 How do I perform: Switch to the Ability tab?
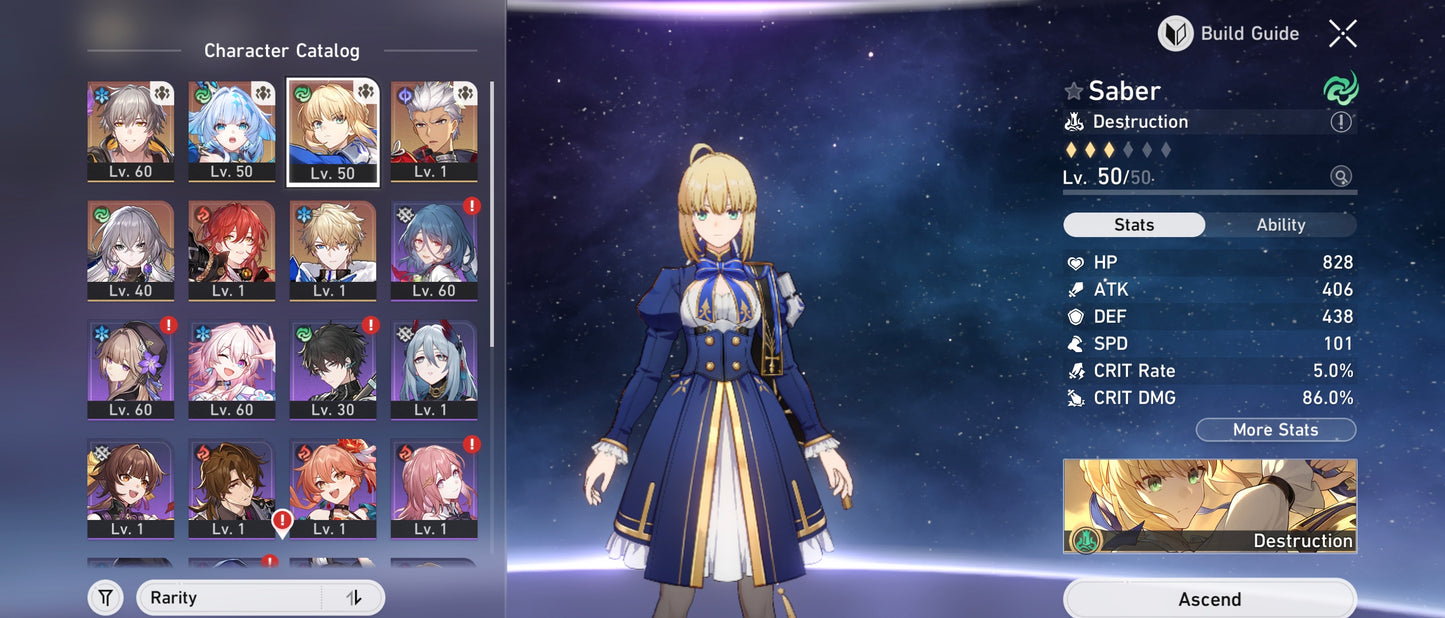[1280, 225]
